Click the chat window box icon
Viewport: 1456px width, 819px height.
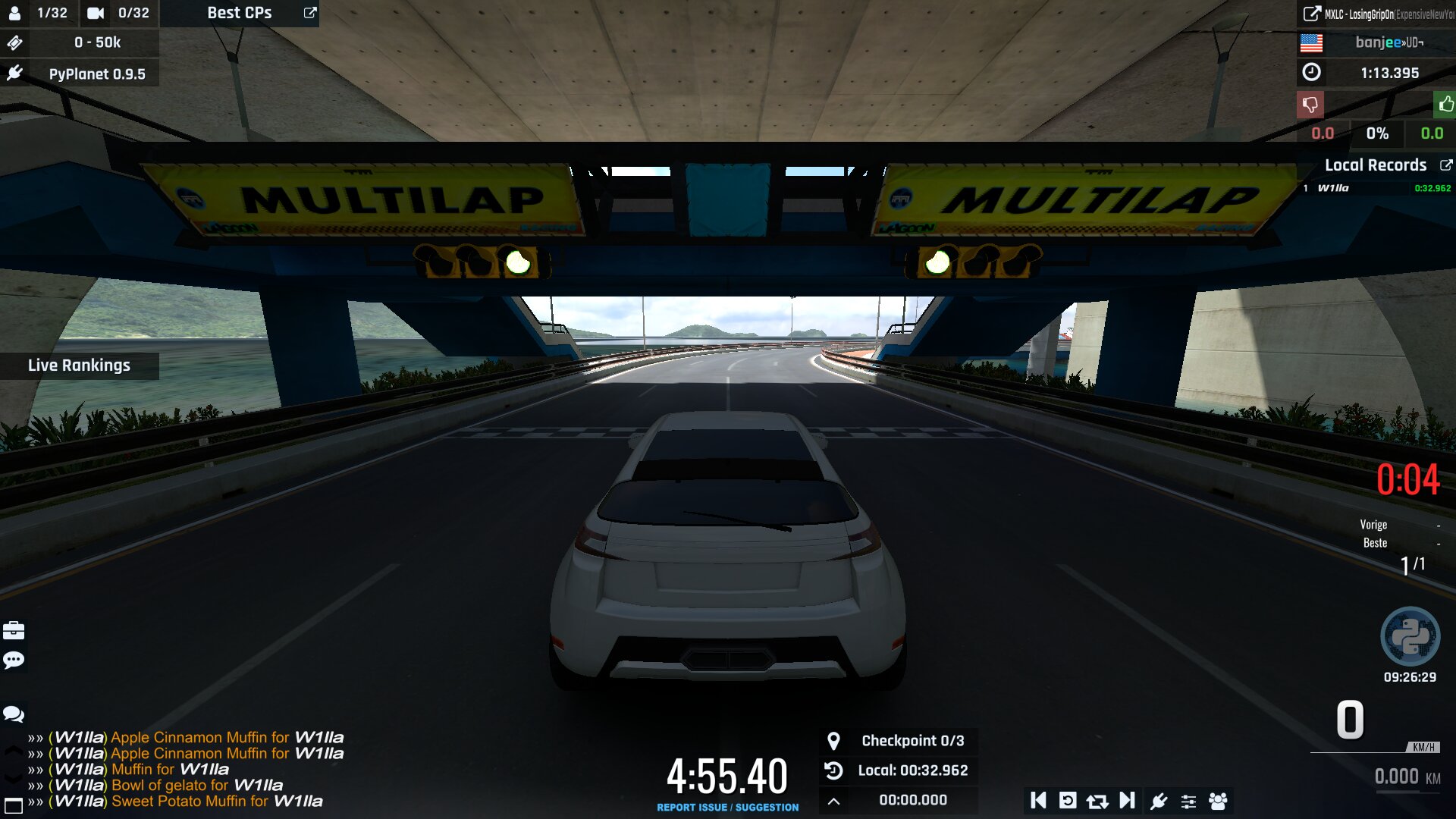pos(14,805)
